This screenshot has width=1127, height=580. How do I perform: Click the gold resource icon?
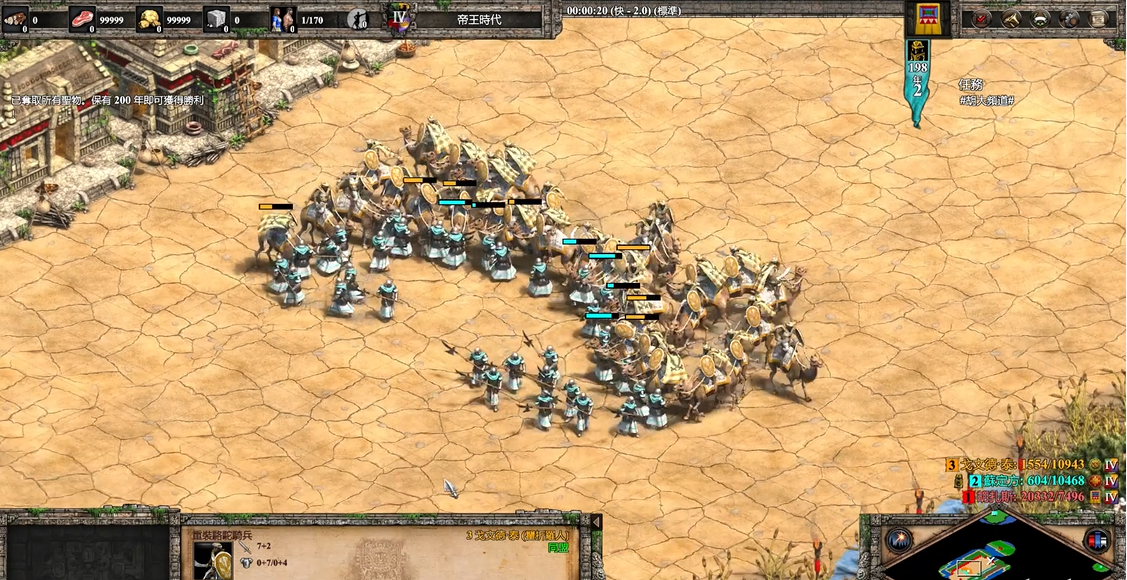150,19
